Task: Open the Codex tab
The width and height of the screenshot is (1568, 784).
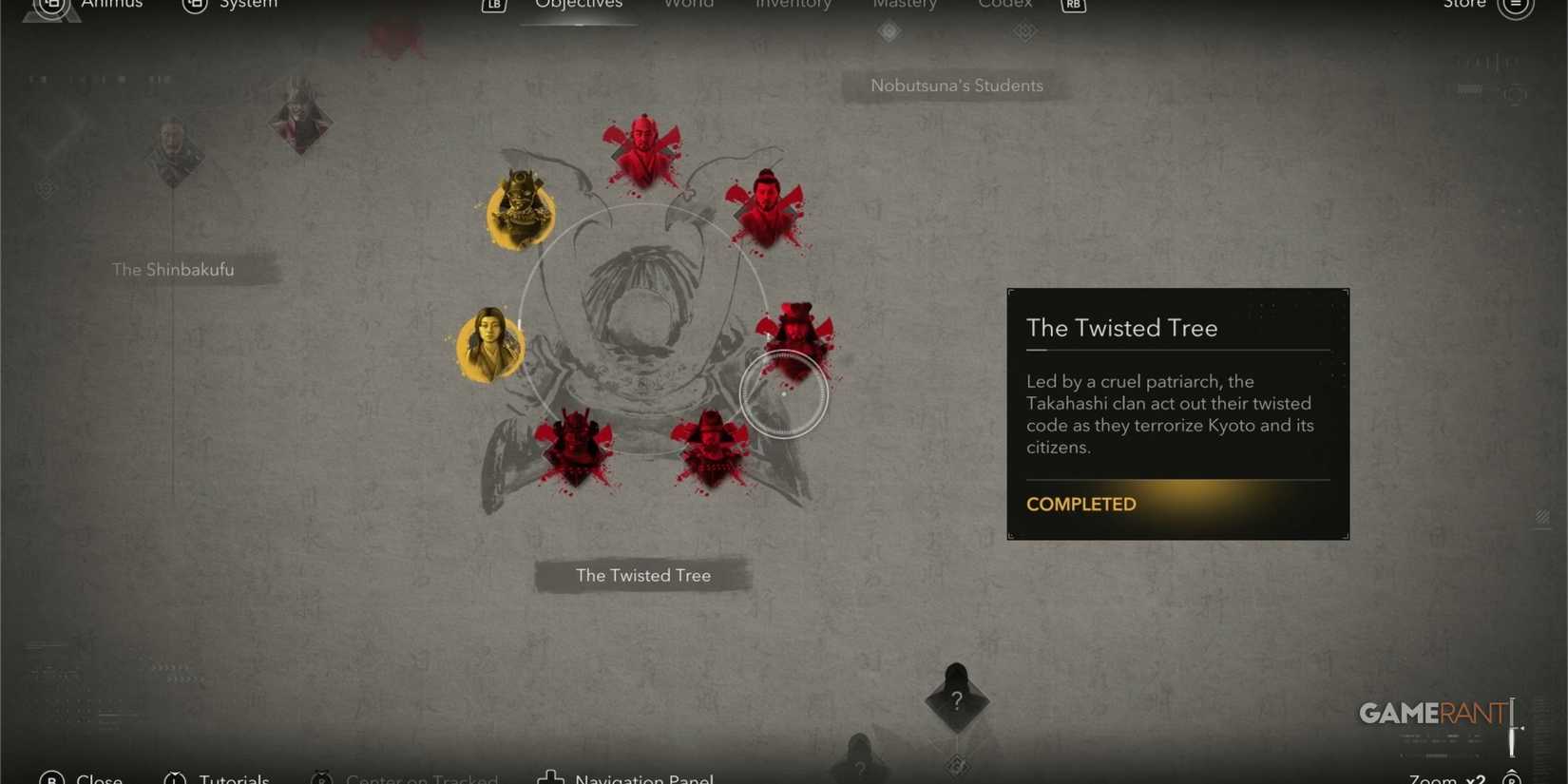Action: click(1004, 5)
